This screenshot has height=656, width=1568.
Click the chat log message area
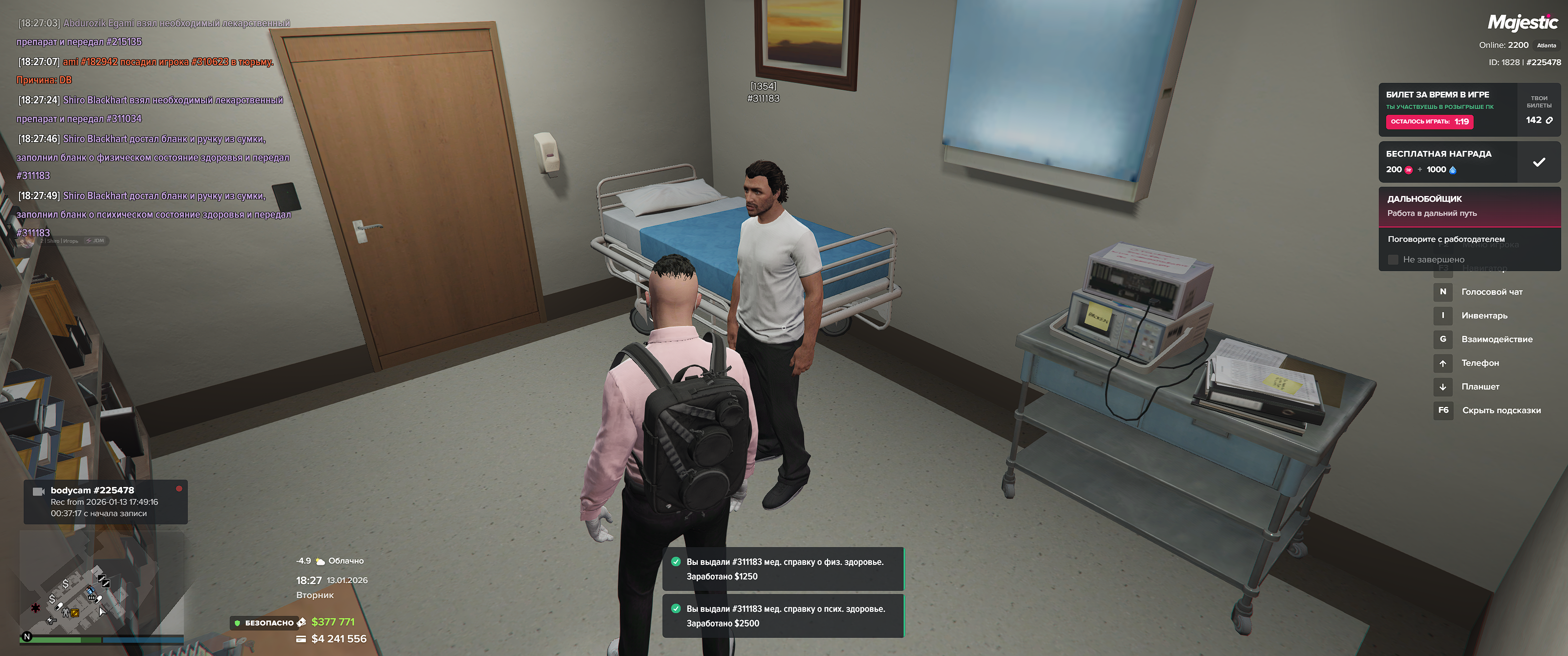(154, 128)
